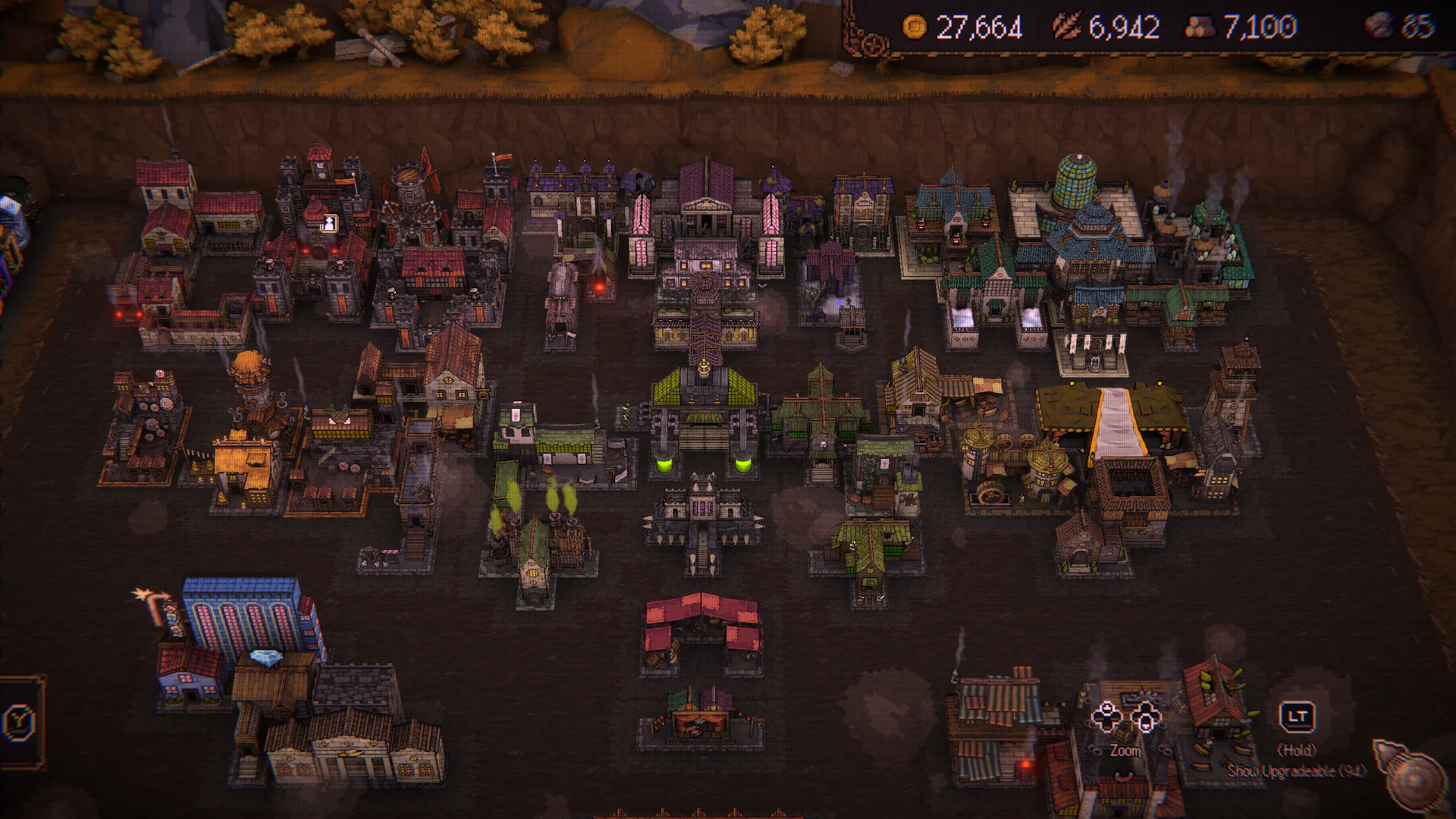Select the wheat resource icon
The image size is (1456, 819).
(x=1067, y=26)
